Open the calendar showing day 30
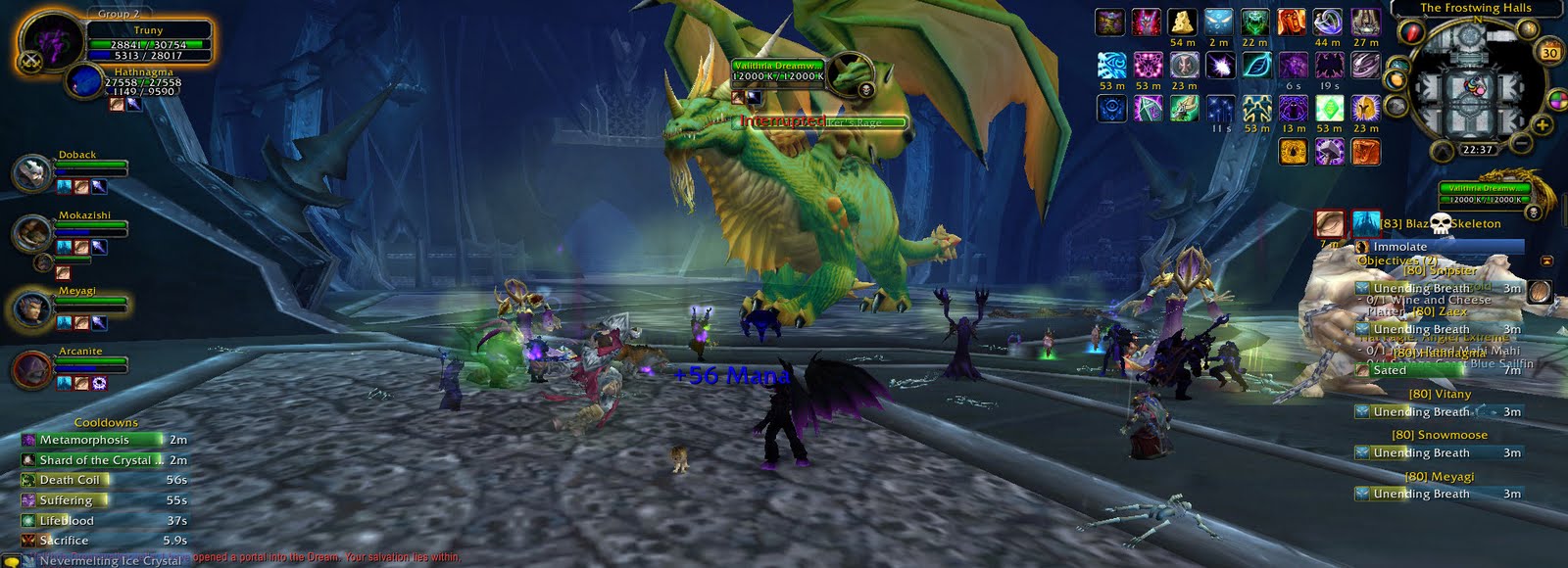The image size is (1568, 568). coord(1549,53)
